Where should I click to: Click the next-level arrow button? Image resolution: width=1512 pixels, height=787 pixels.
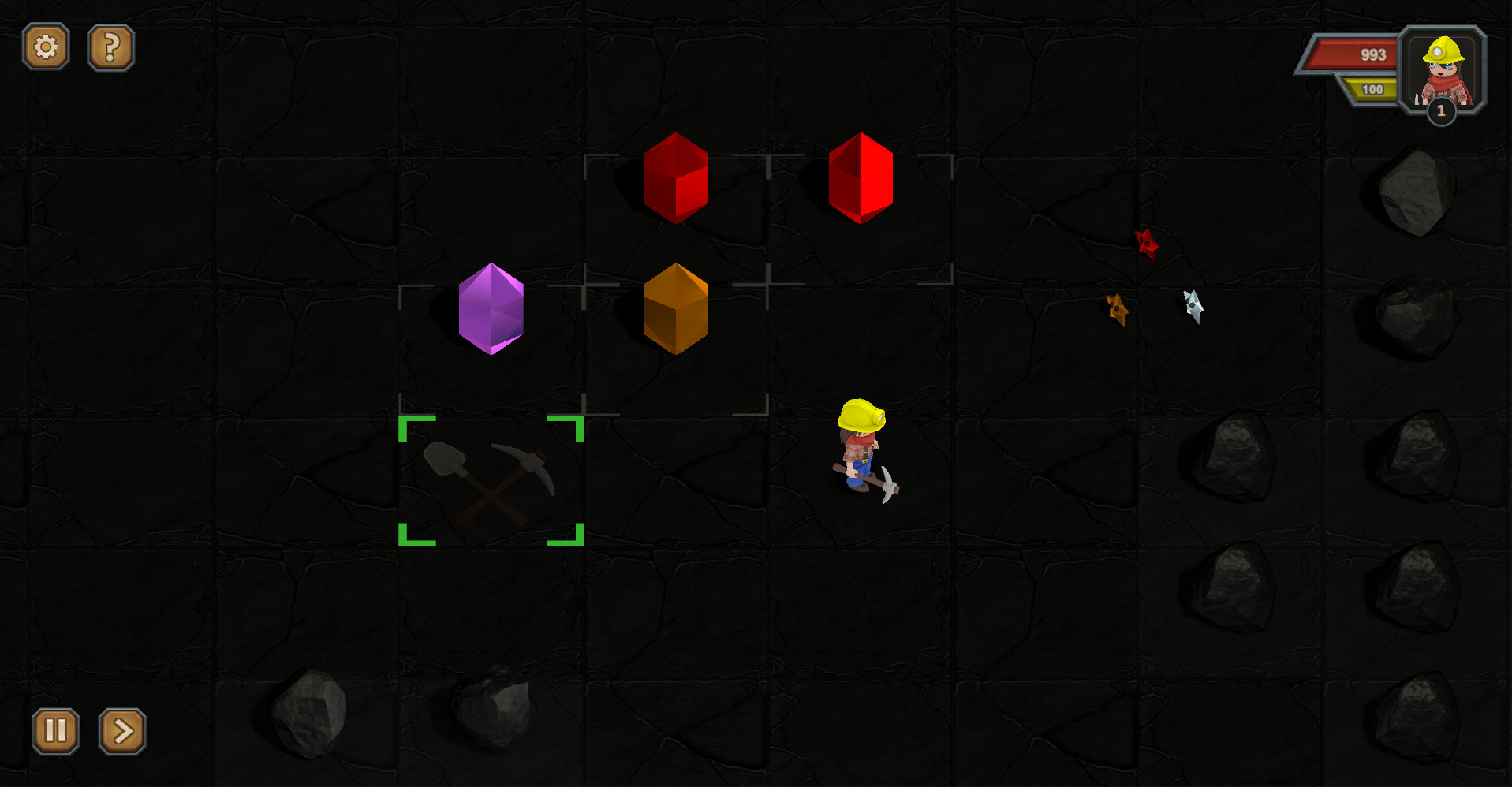pyautogui.click(x=121, y=732)
